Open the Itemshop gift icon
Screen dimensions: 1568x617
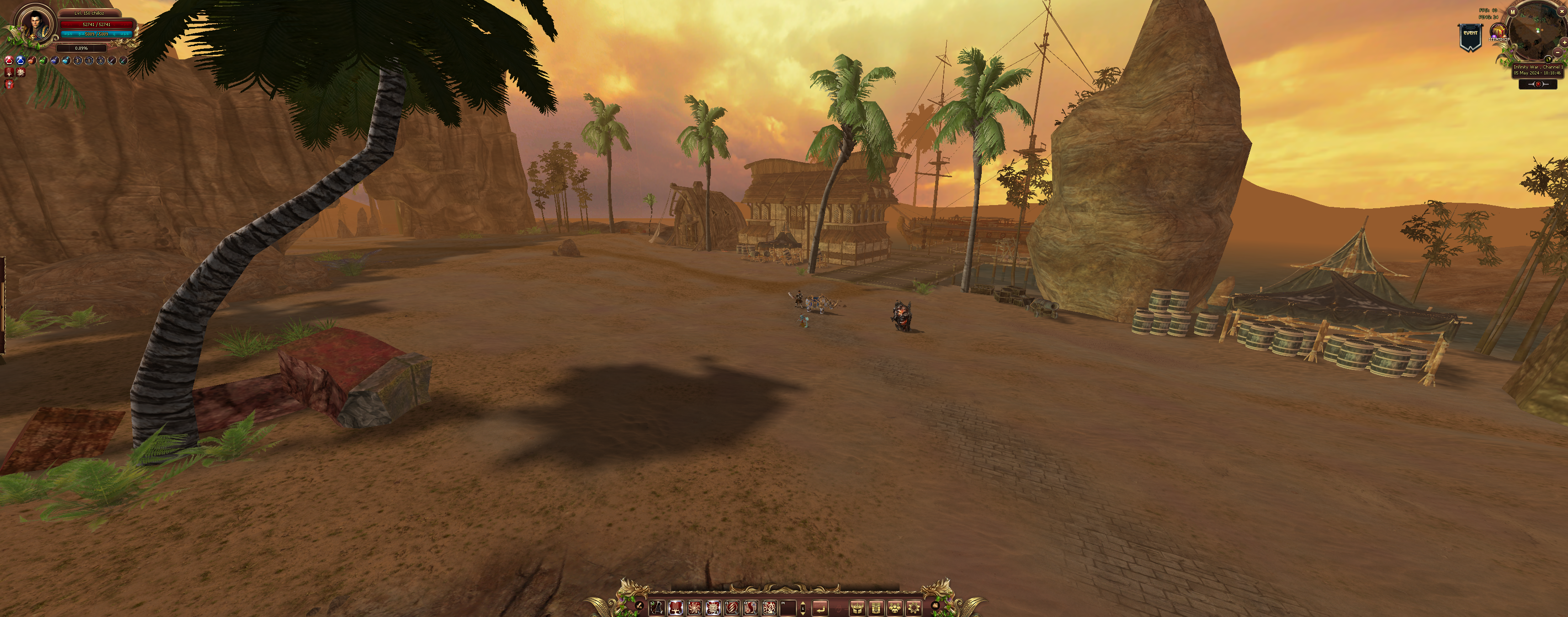tap(1498, 32)
